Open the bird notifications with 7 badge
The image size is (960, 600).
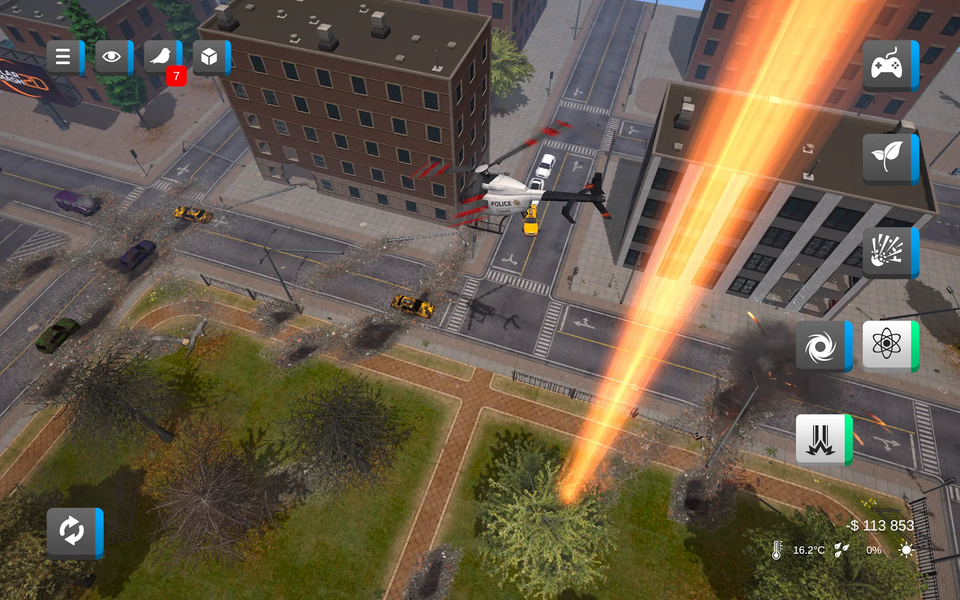162,57
